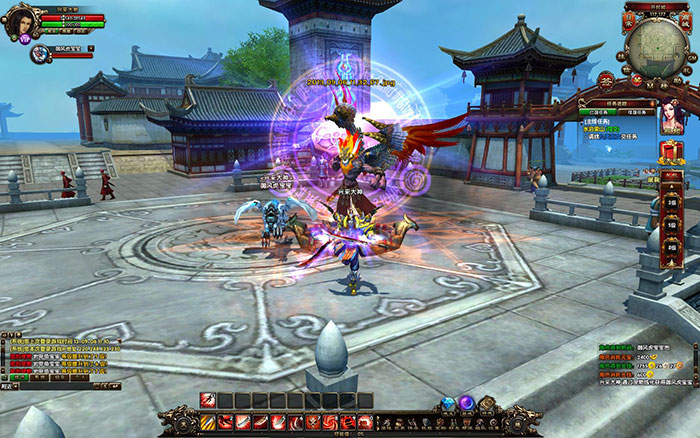Open the red gift box reward
This screenshot has height=438, width=700.
click(x=670, y=152)
